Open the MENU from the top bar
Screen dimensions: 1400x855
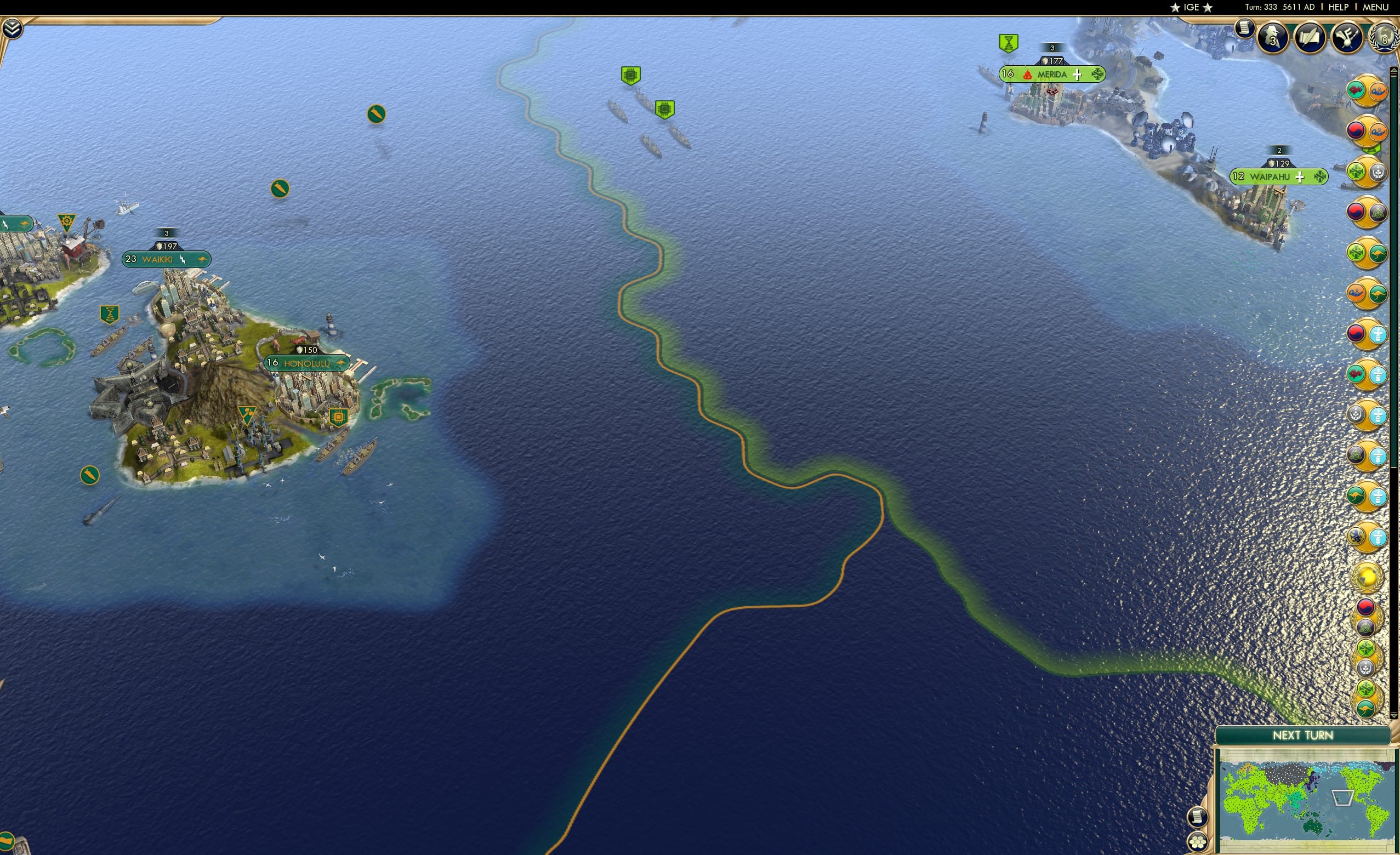click(x=1375, y=7)
